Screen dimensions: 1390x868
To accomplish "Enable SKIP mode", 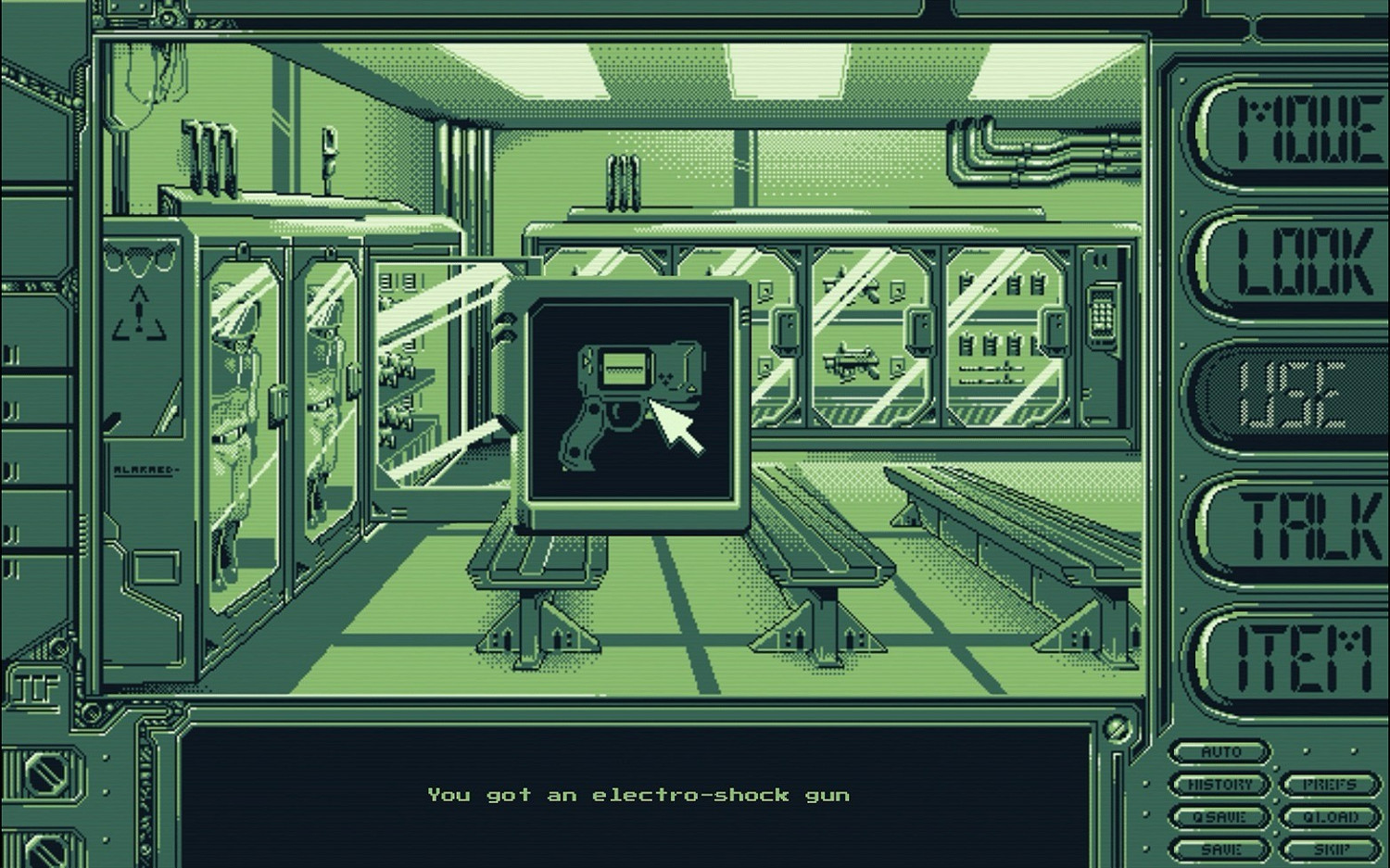I will click(1329, 848).
